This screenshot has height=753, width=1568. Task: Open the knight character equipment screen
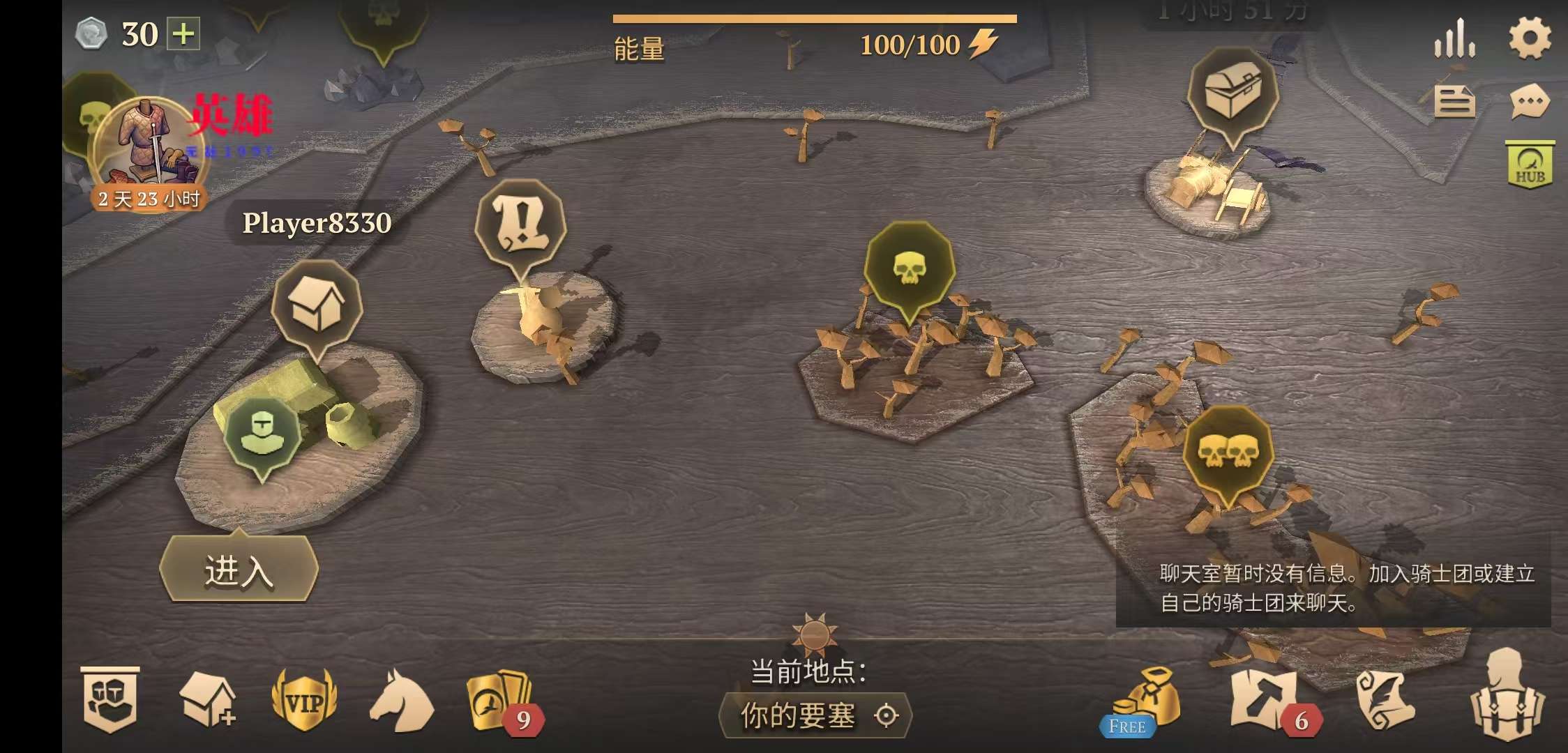point(1507,696)
